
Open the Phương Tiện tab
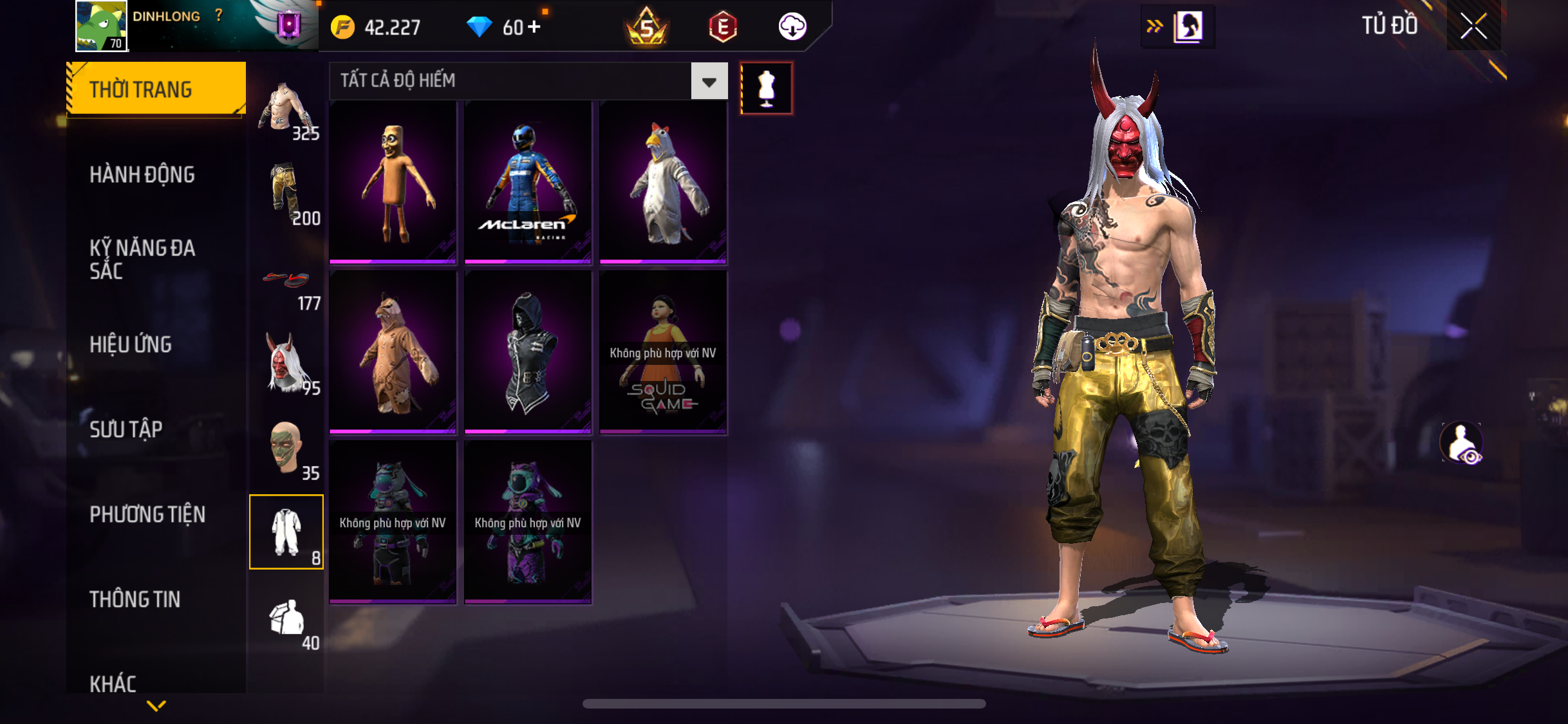point(147,514)
